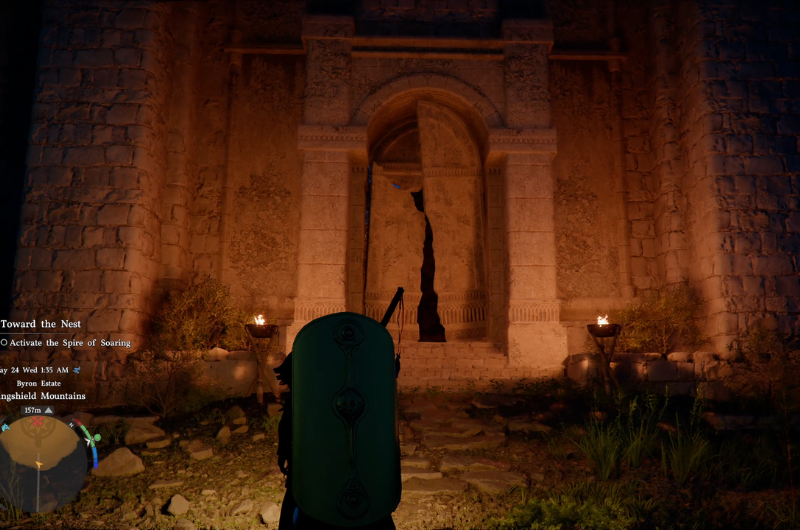Screen dimensions: 800x530
Task: Click the red X marker on the minimap
Action: pos(38,422)
